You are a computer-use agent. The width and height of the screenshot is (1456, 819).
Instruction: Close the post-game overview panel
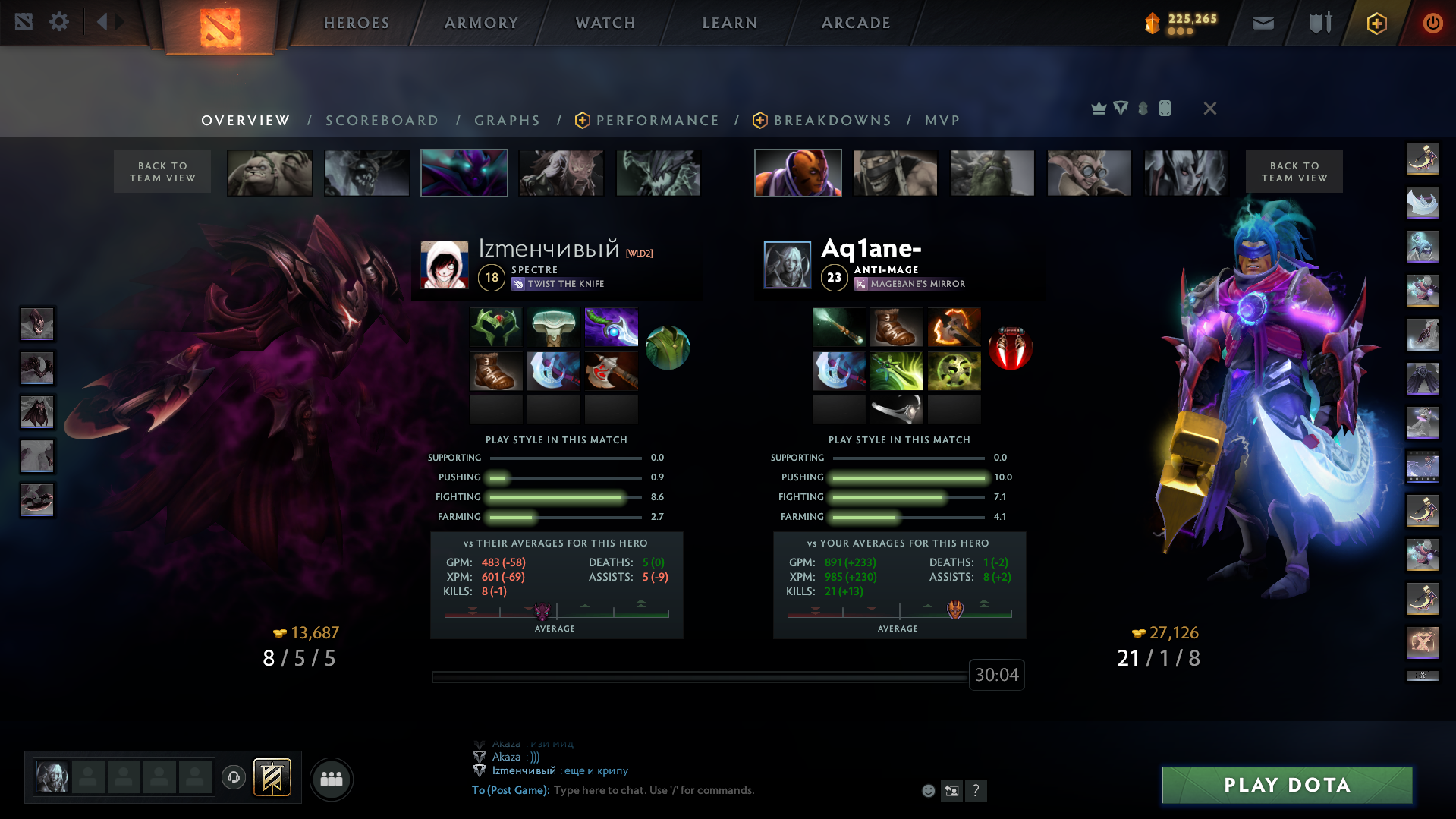click(x=1209, y=109)
